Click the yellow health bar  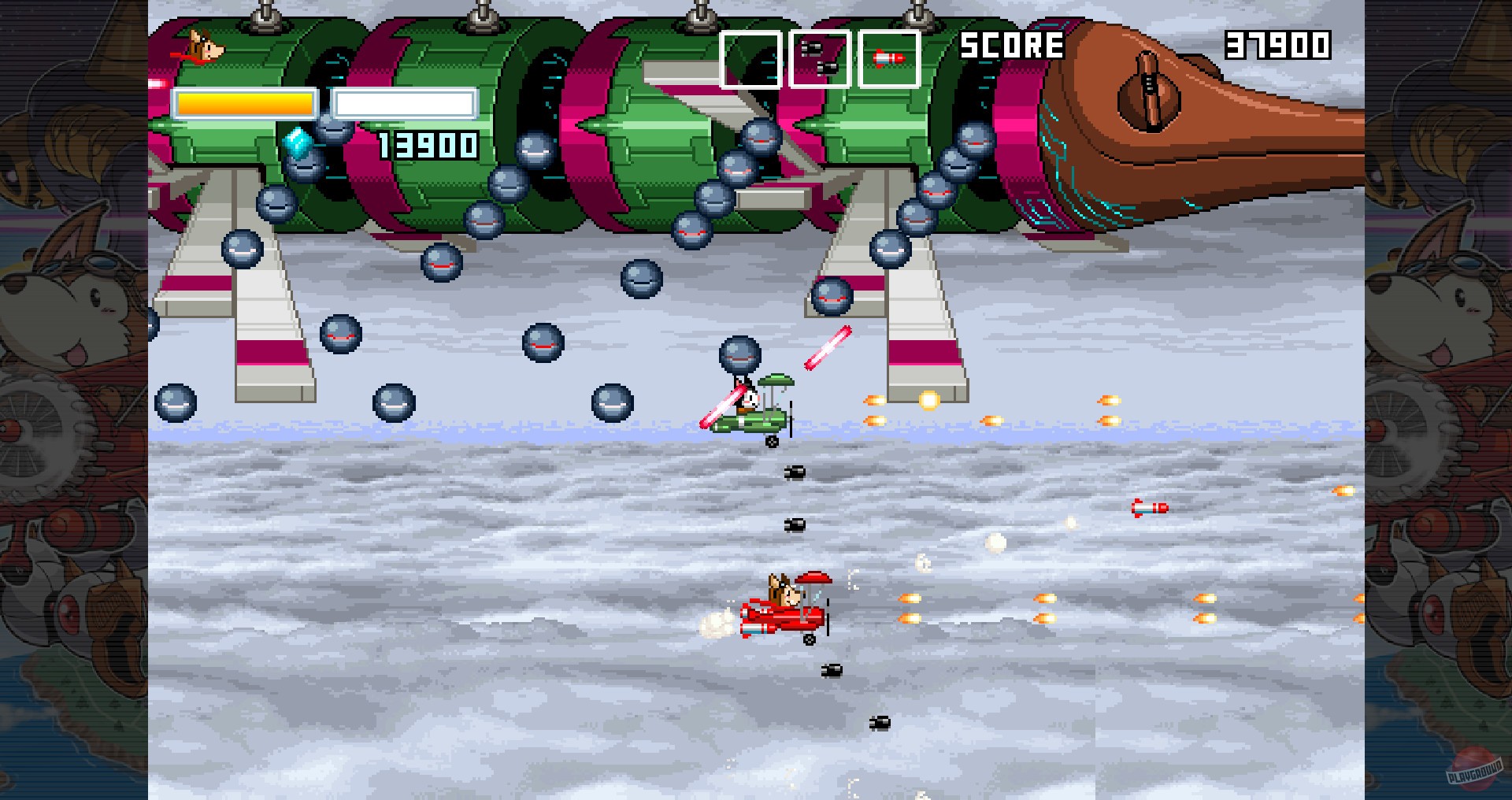point(243,102)
